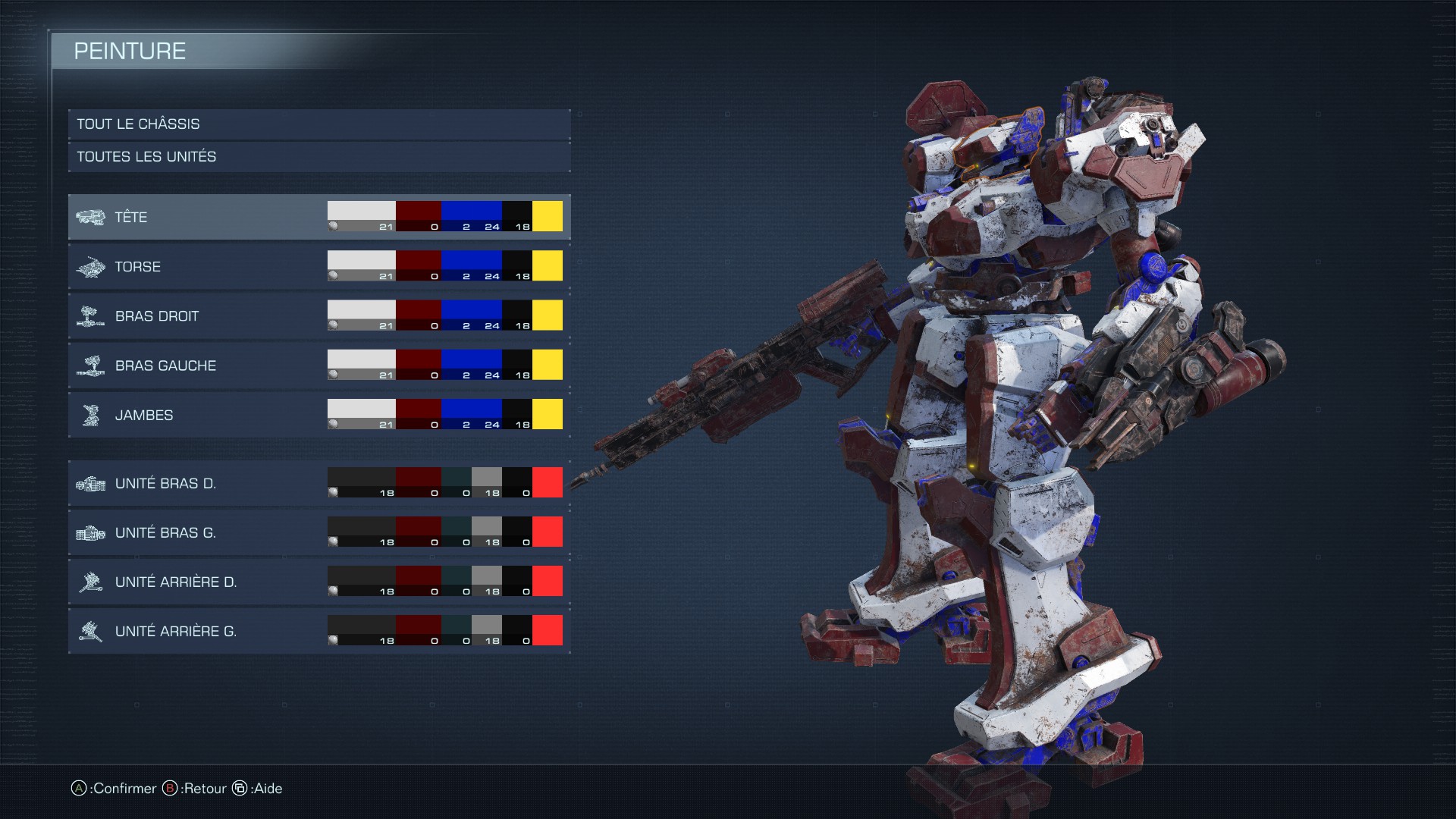
Task: Open UNITÉ BRAS D. paint settings
Action: (x=197, y=483)
